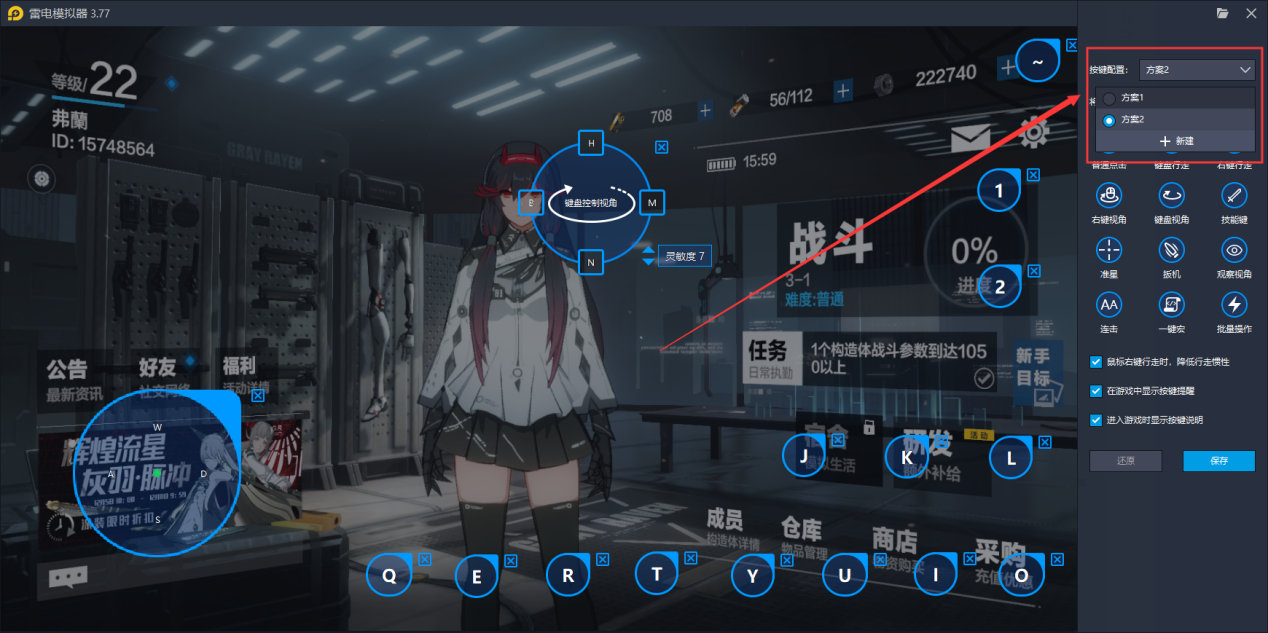Viewport: 1268px width, 633px height.
Task: Toggle the 进入游戏时显示按键说明 checkbox
Action: 1096,420
